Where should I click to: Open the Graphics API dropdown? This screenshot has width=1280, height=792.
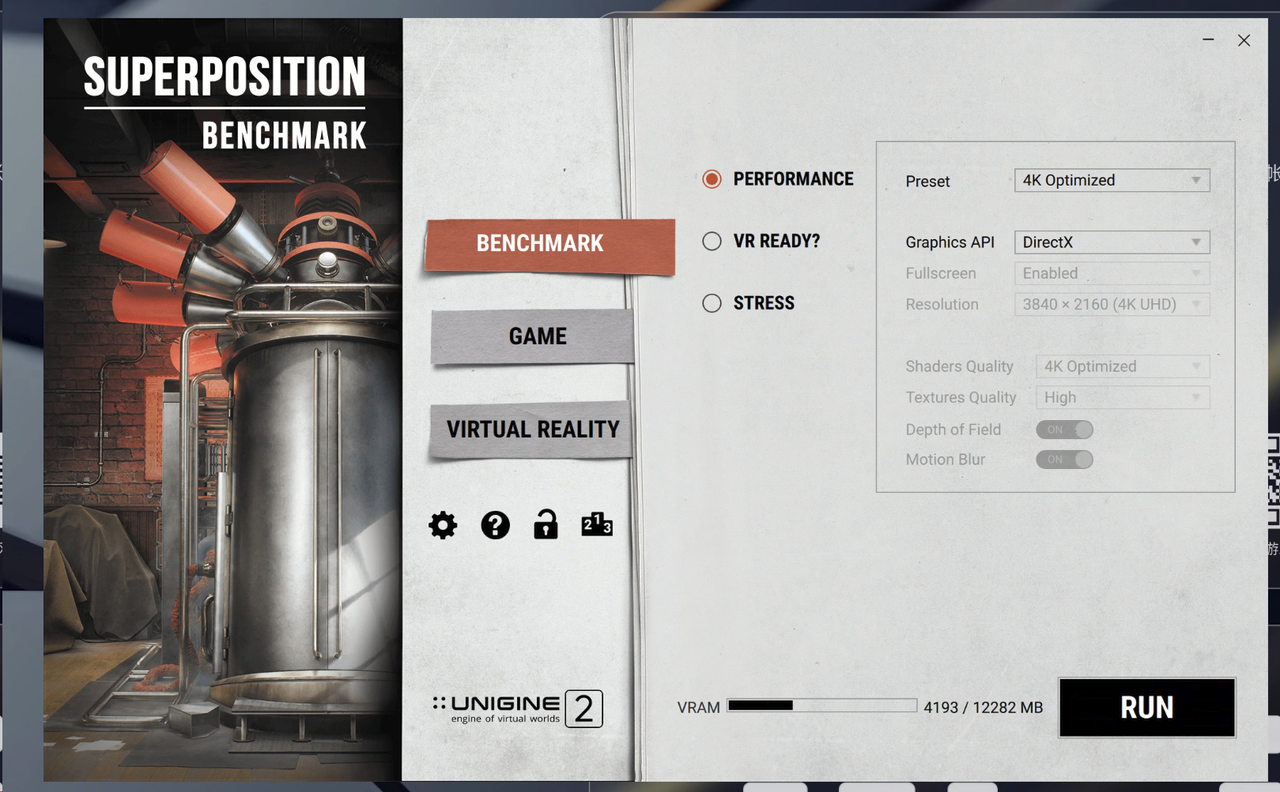coord(1111,242)
